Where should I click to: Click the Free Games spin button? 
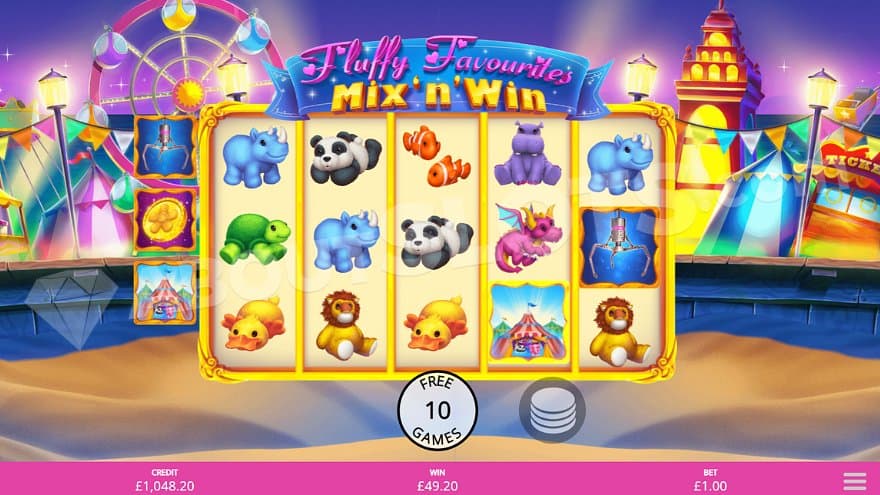[x=437, y=410]
